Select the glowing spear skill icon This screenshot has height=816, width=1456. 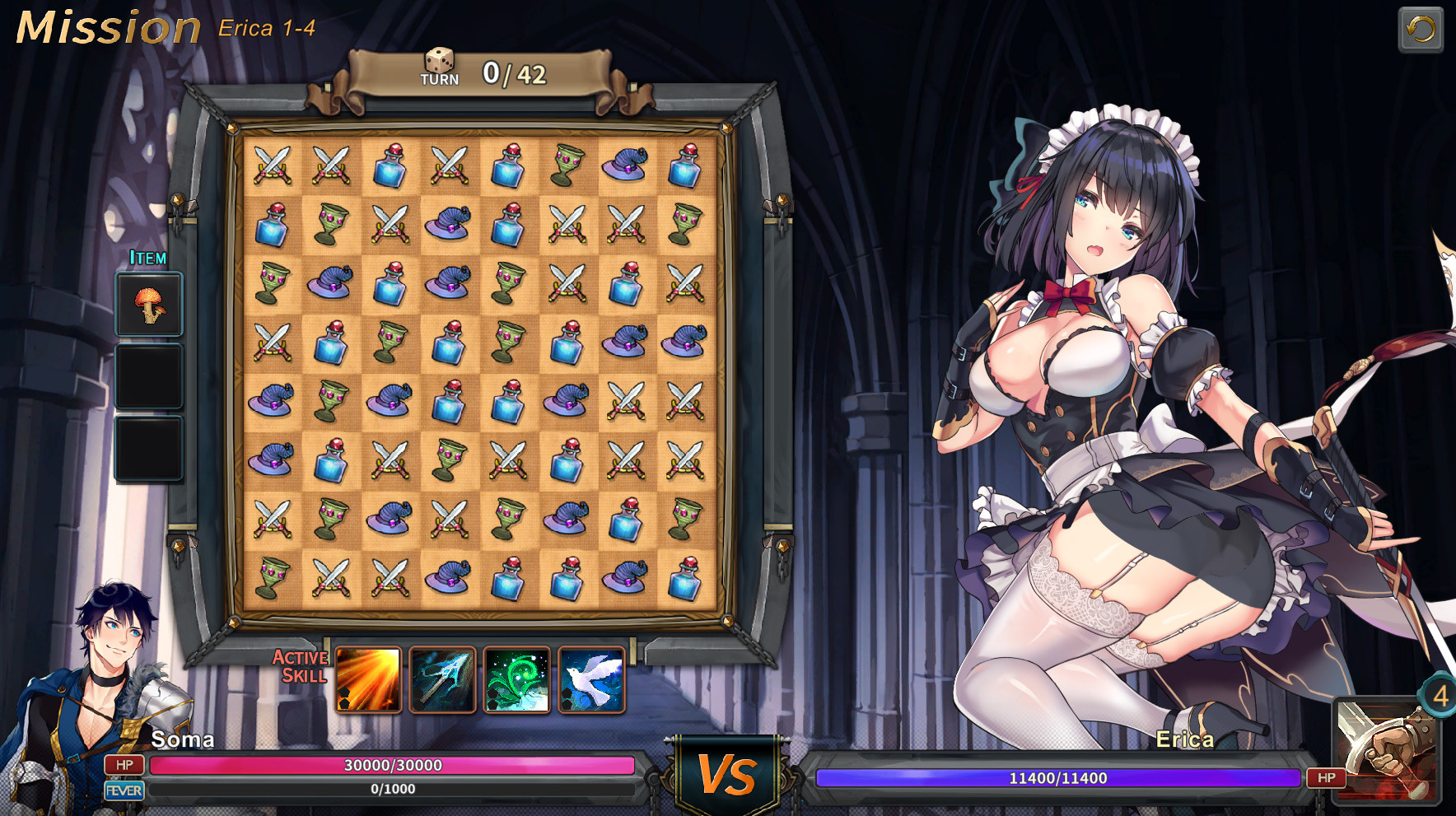point(442,680)
